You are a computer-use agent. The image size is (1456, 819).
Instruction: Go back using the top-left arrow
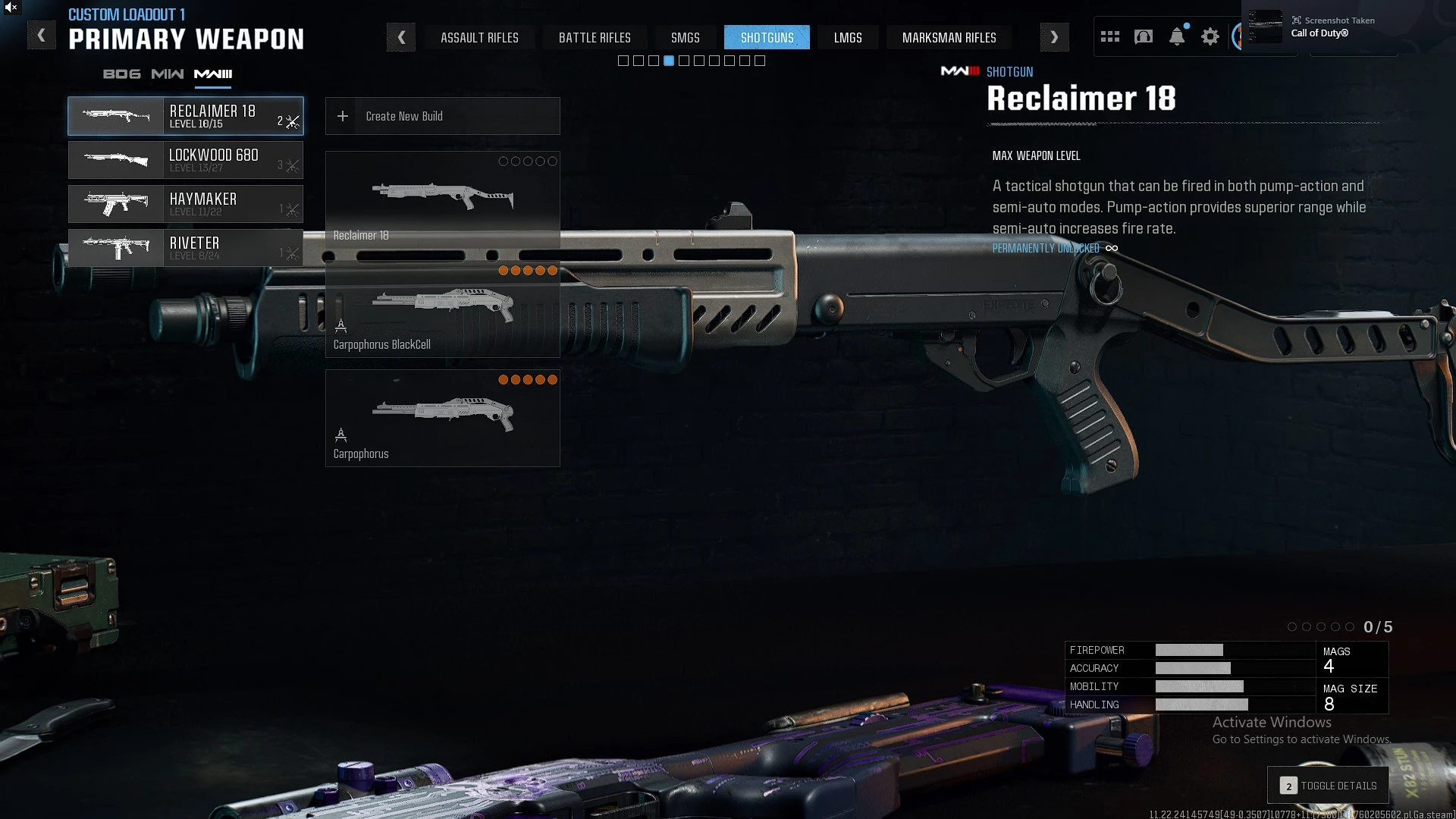tap(42, 36)
